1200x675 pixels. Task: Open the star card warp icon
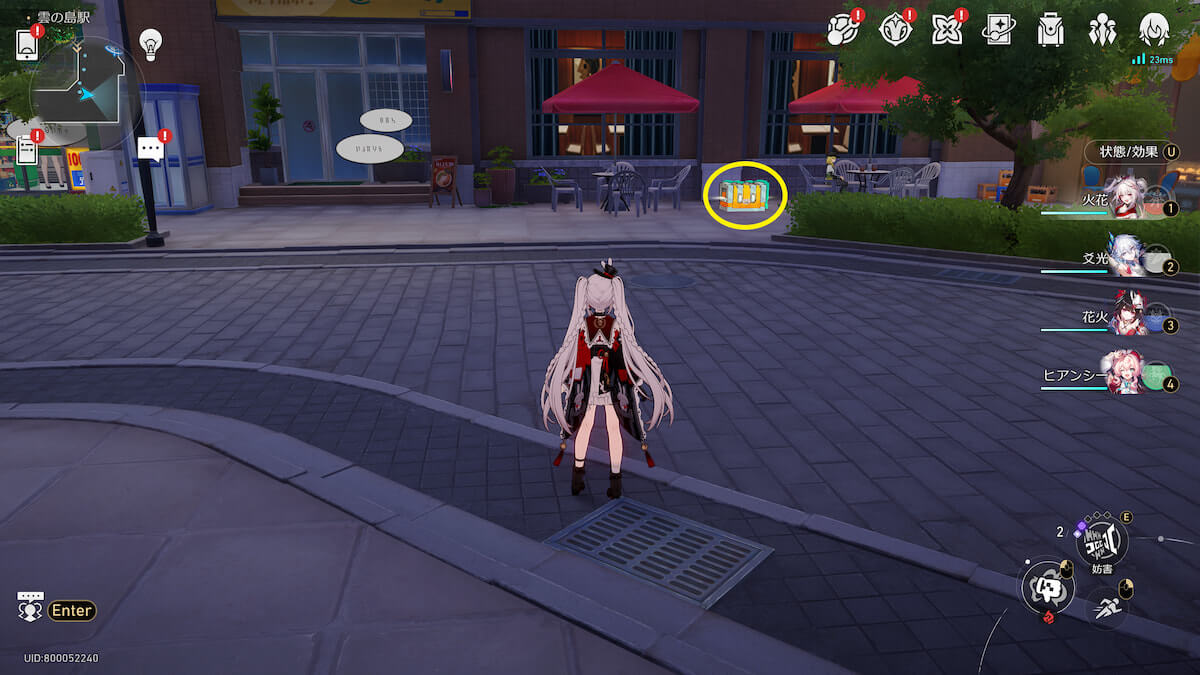(998, 30)
